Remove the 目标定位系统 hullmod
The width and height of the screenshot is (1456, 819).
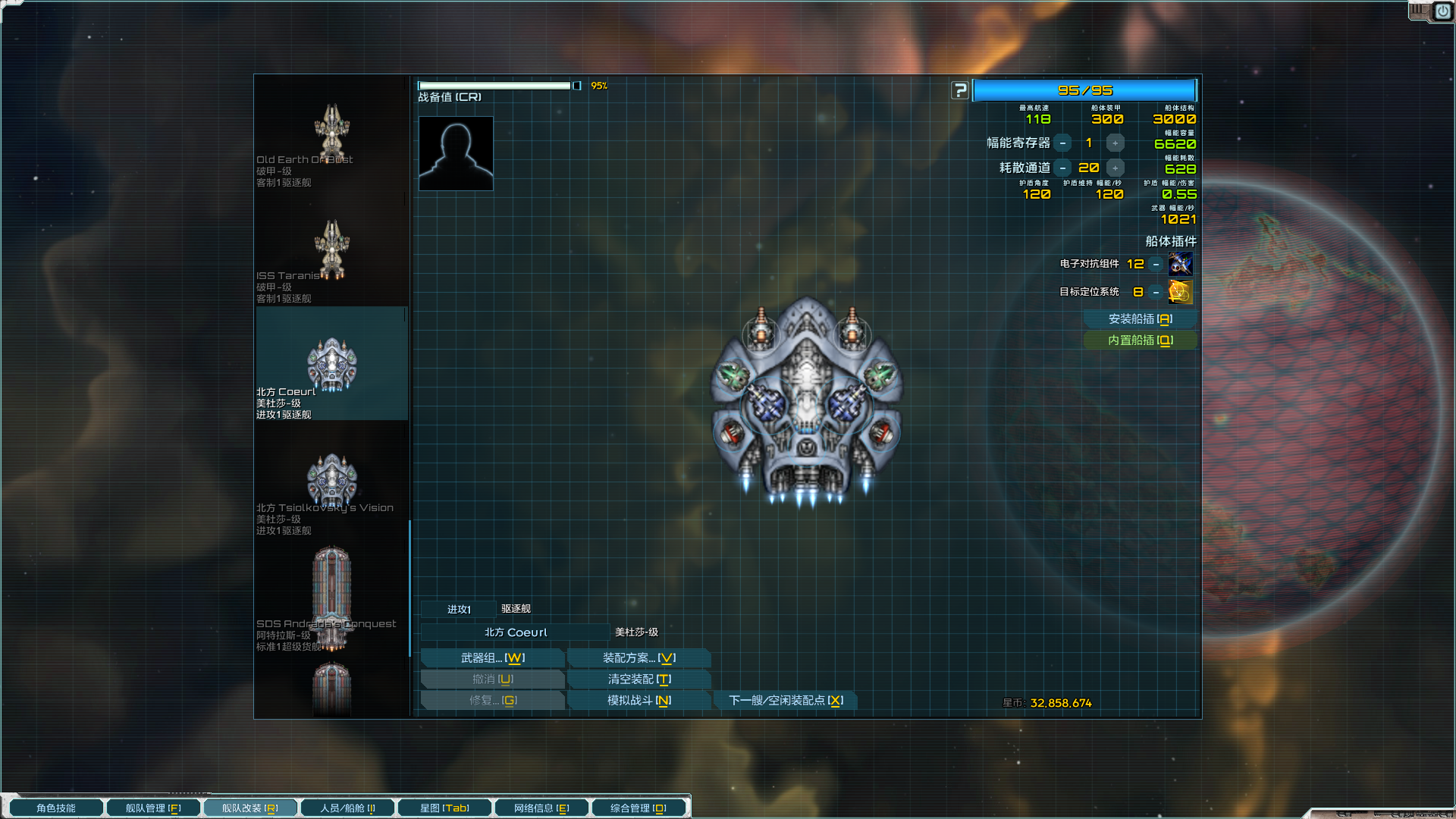tap(1156, 292)
